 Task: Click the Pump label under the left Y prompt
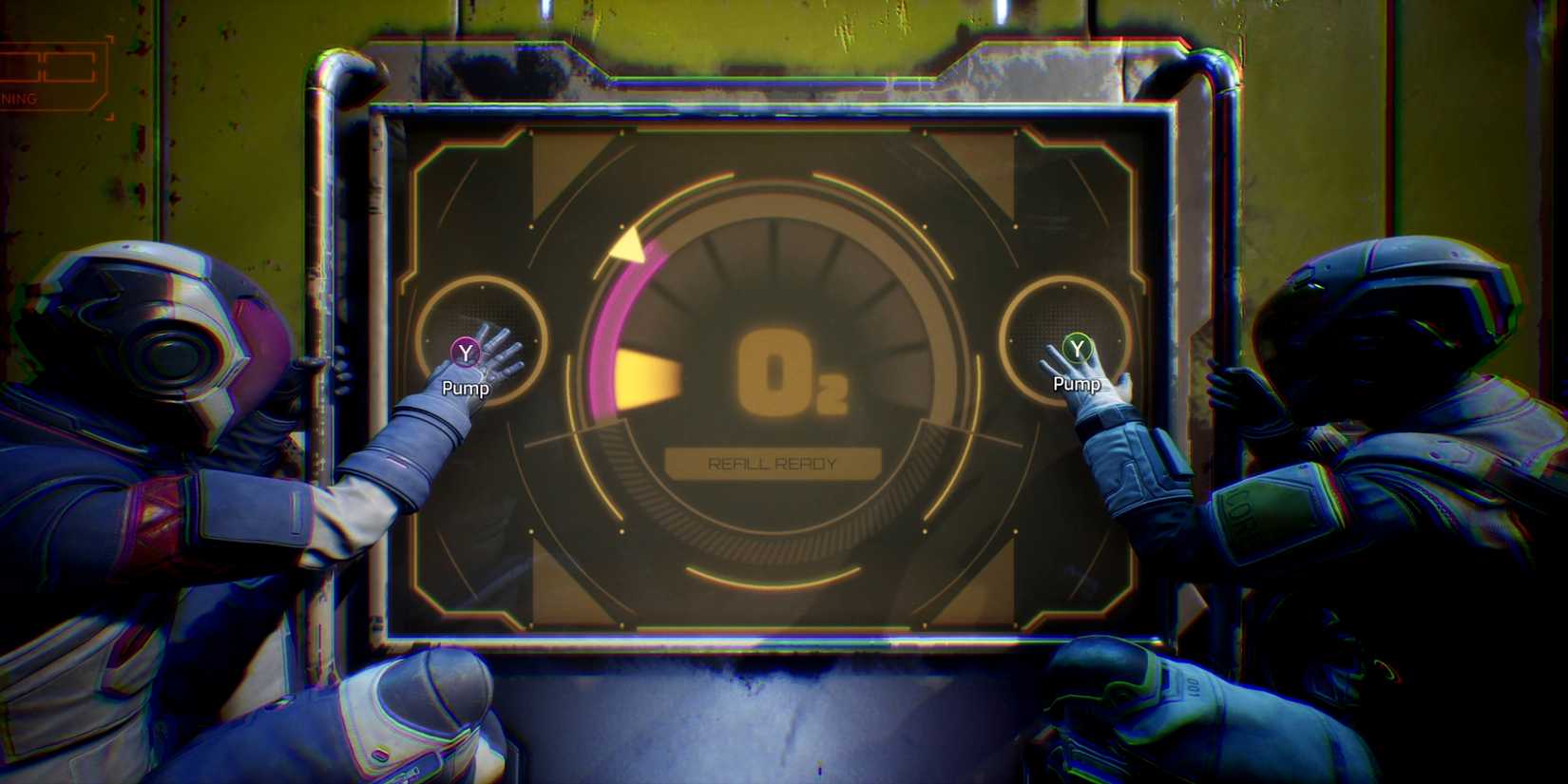(465, 389)
